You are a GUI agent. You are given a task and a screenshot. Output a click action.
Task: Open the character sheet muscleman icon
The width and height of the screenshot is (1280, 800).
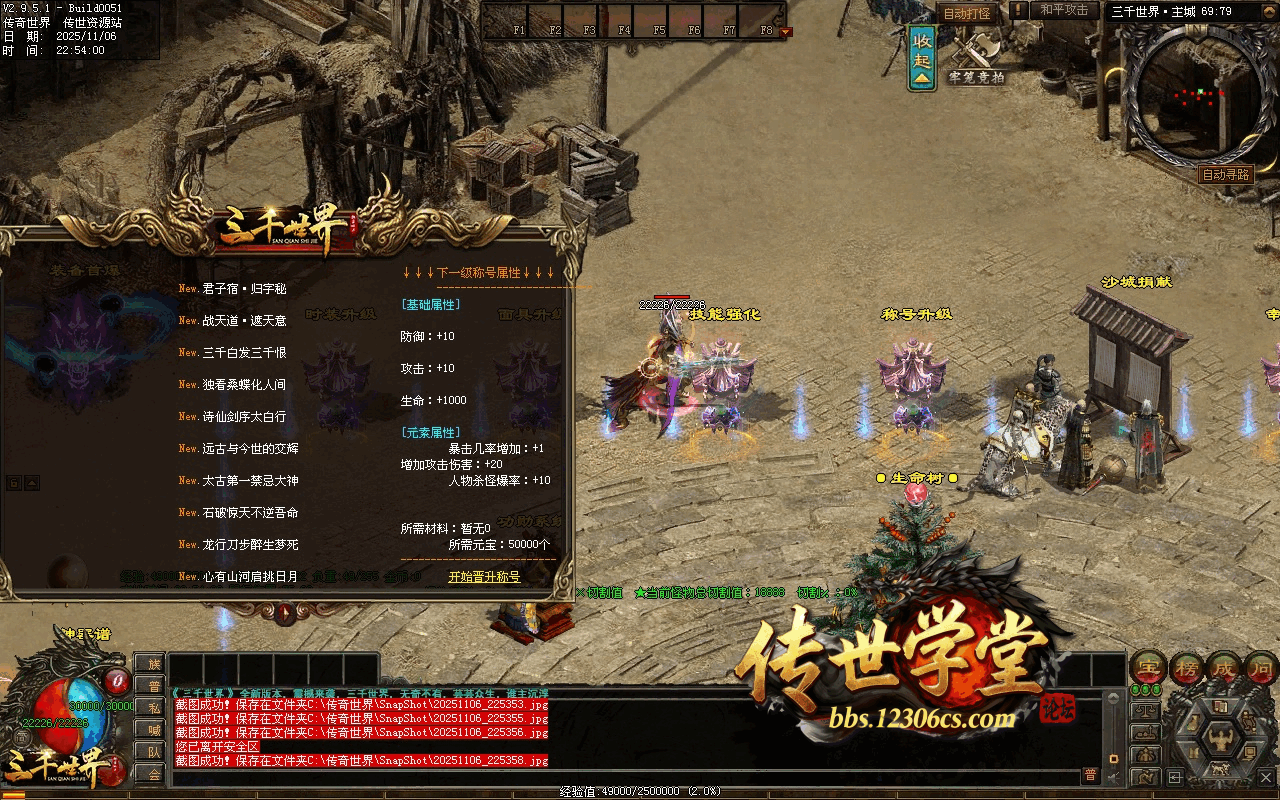pyautogui.click(x=1221, y=738)
